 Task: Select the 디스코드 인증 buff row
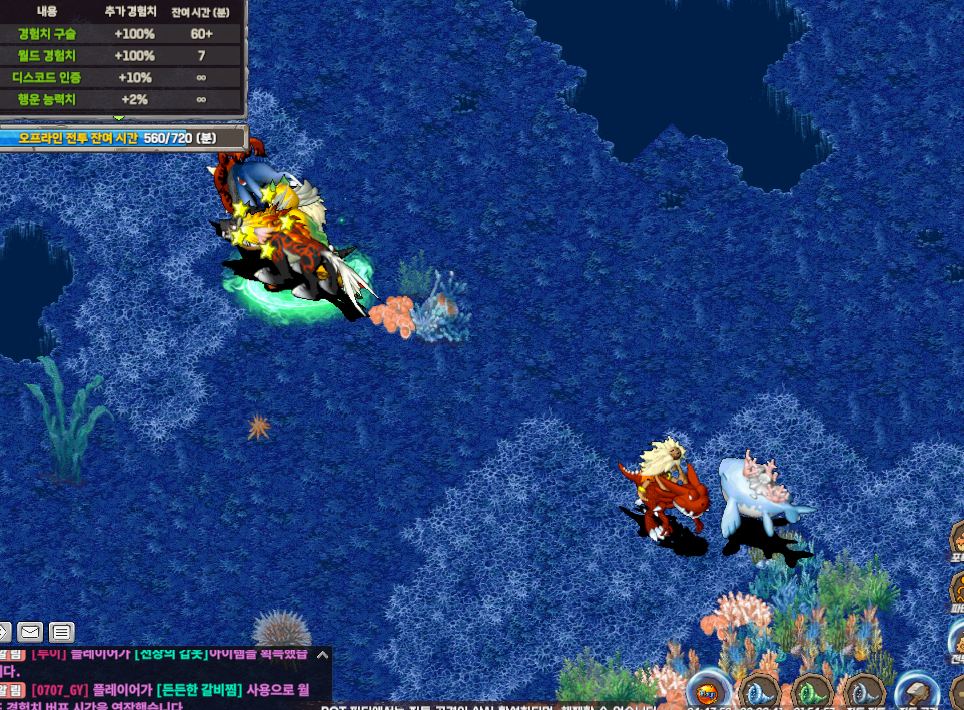click(x=120, y=77)
